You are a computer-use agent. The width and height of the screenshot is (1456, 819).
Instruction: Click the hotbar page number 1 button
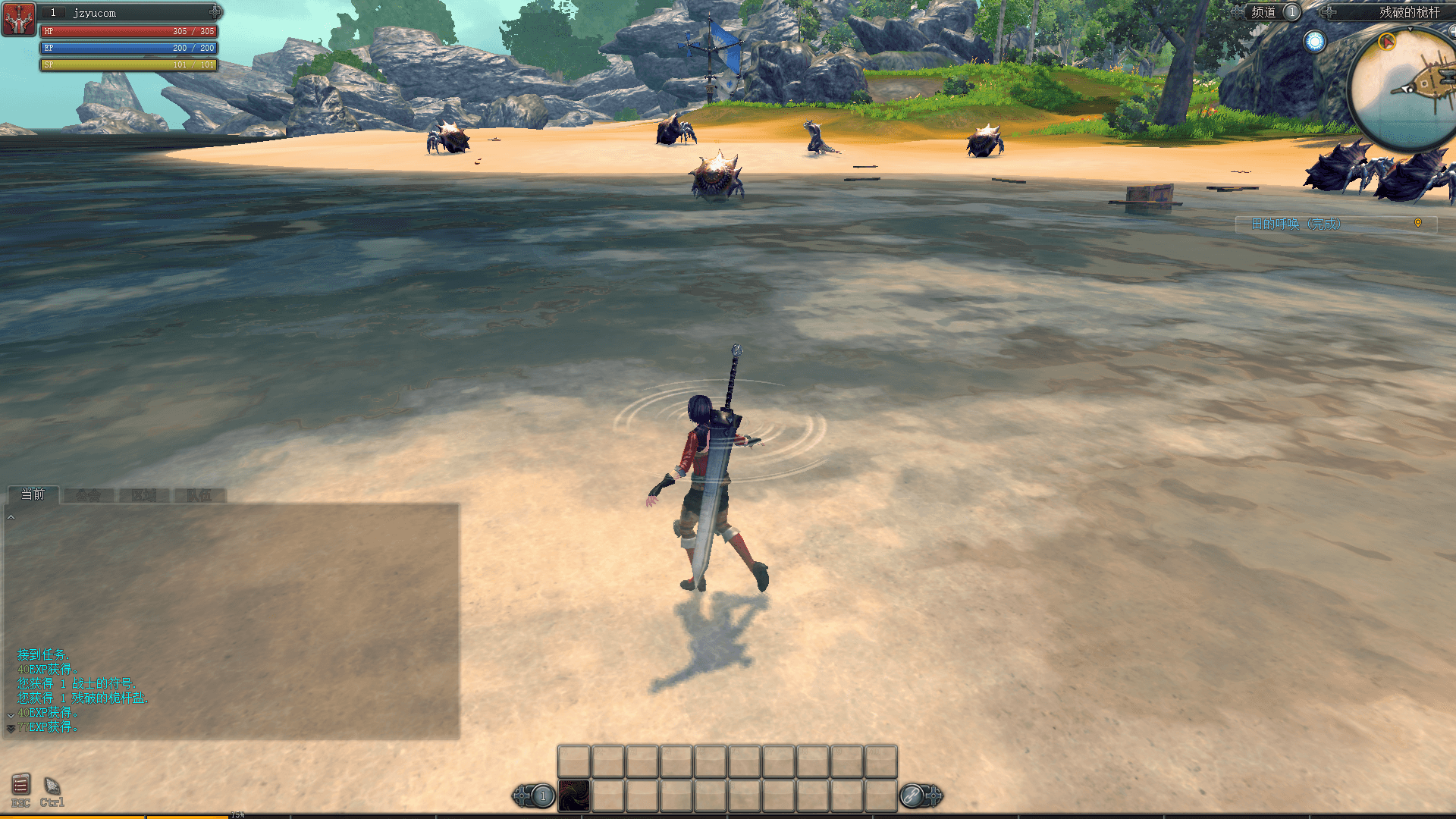542,795
